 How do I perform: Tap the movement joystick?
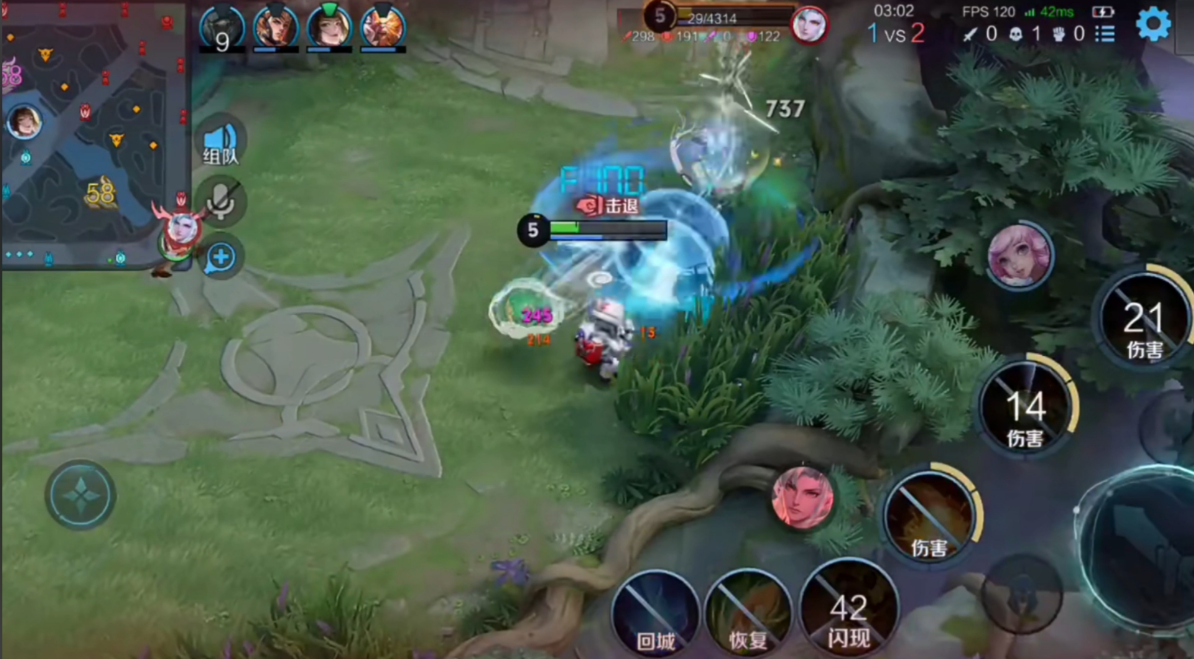tap(80, 495)
